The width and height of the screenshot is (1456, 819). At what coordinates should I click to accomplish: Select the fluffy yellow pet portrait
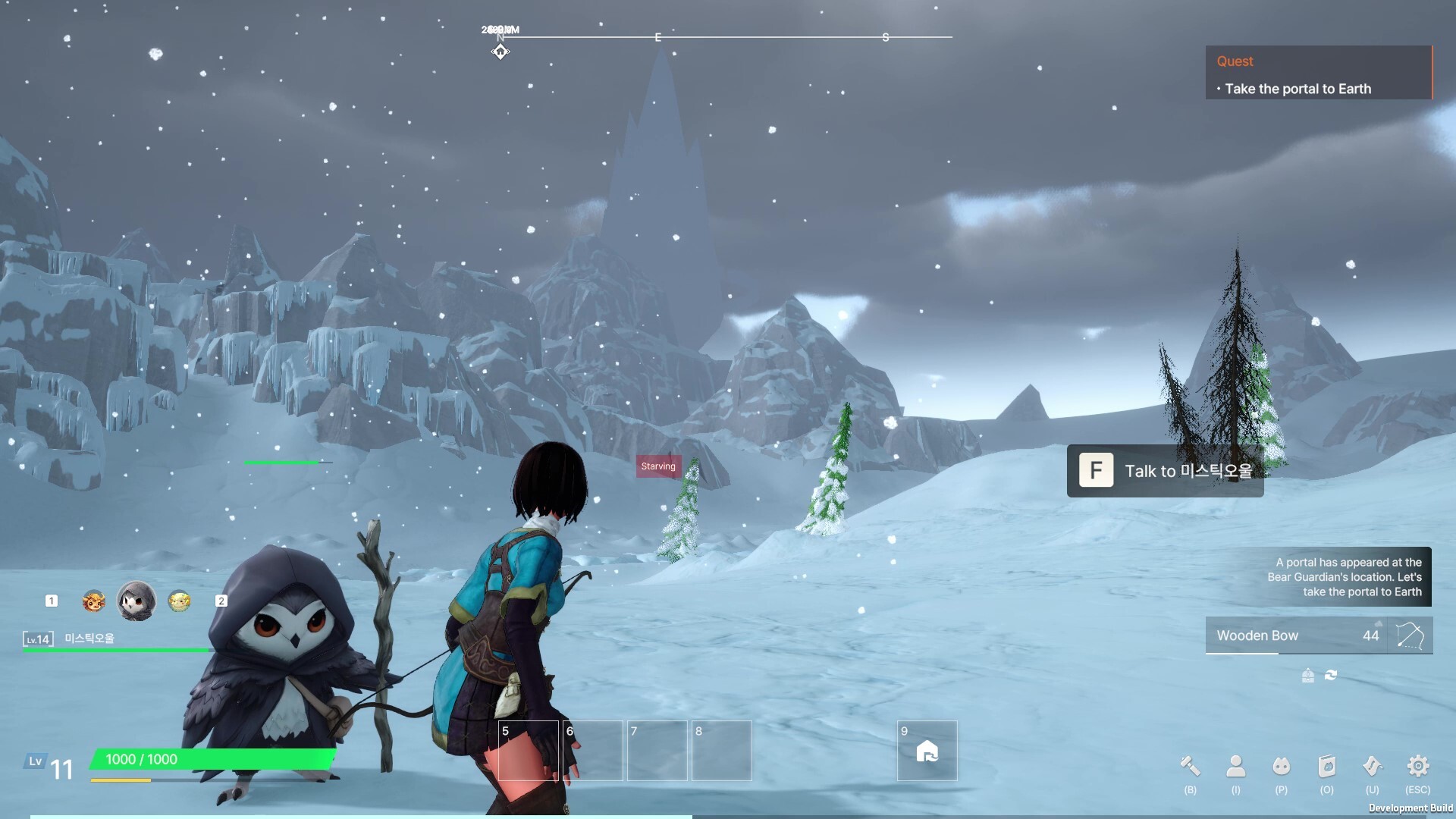(179, 601)
